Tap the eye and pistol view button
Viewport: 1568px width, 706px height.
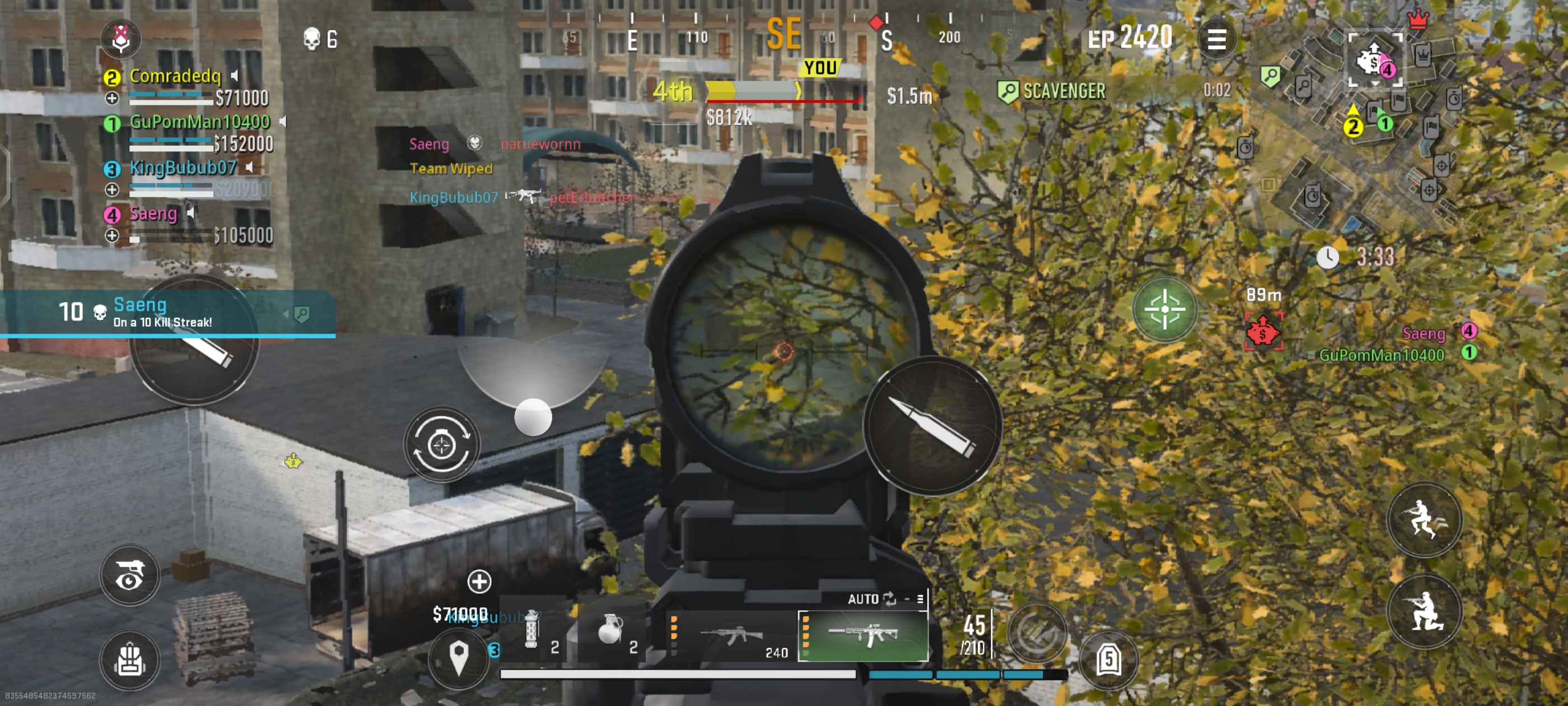click(x=130, y=574)
